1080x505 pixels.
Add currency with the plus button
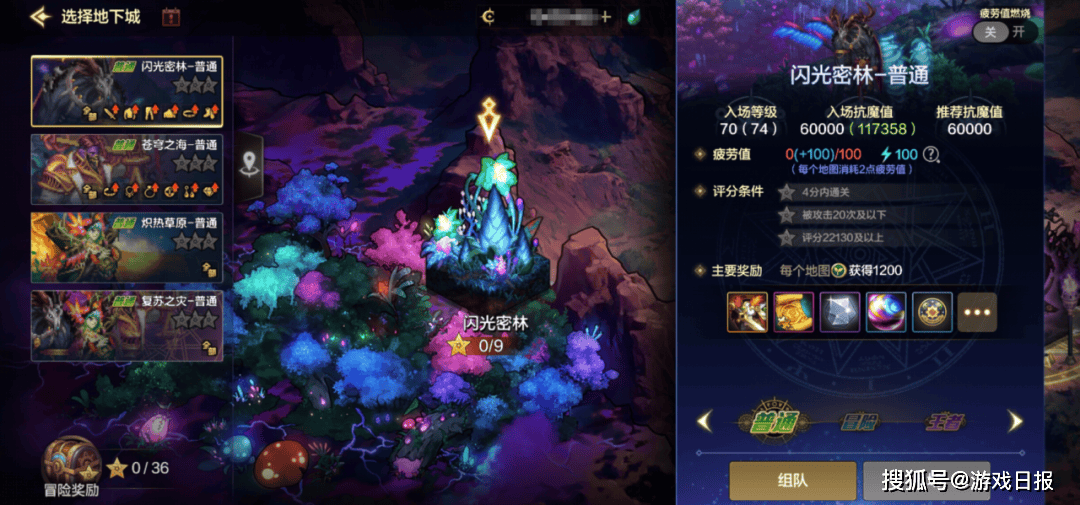[x=605, y=16]
